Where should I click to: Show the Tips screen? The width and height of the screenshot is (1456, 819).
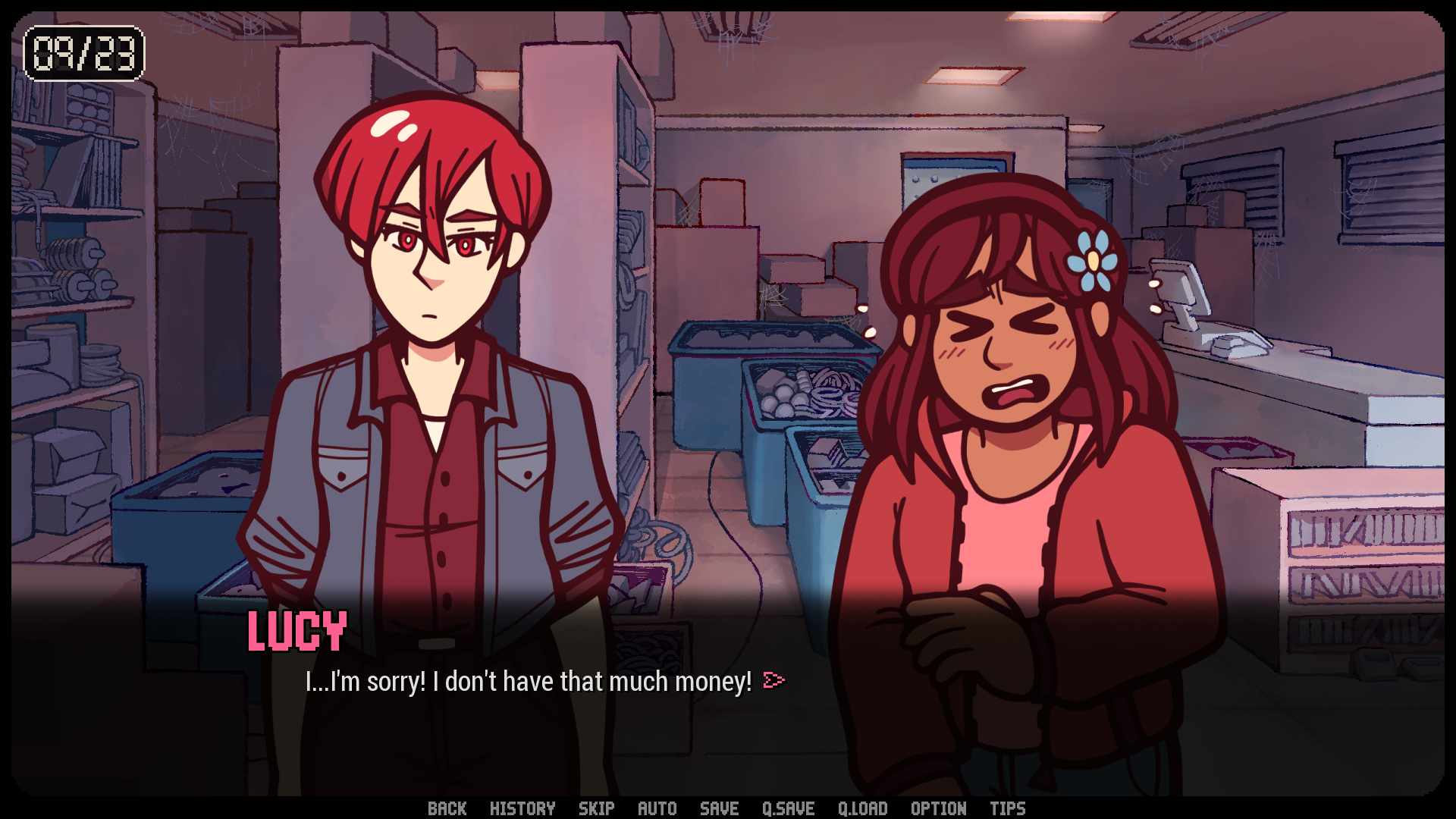[1007, 808]
